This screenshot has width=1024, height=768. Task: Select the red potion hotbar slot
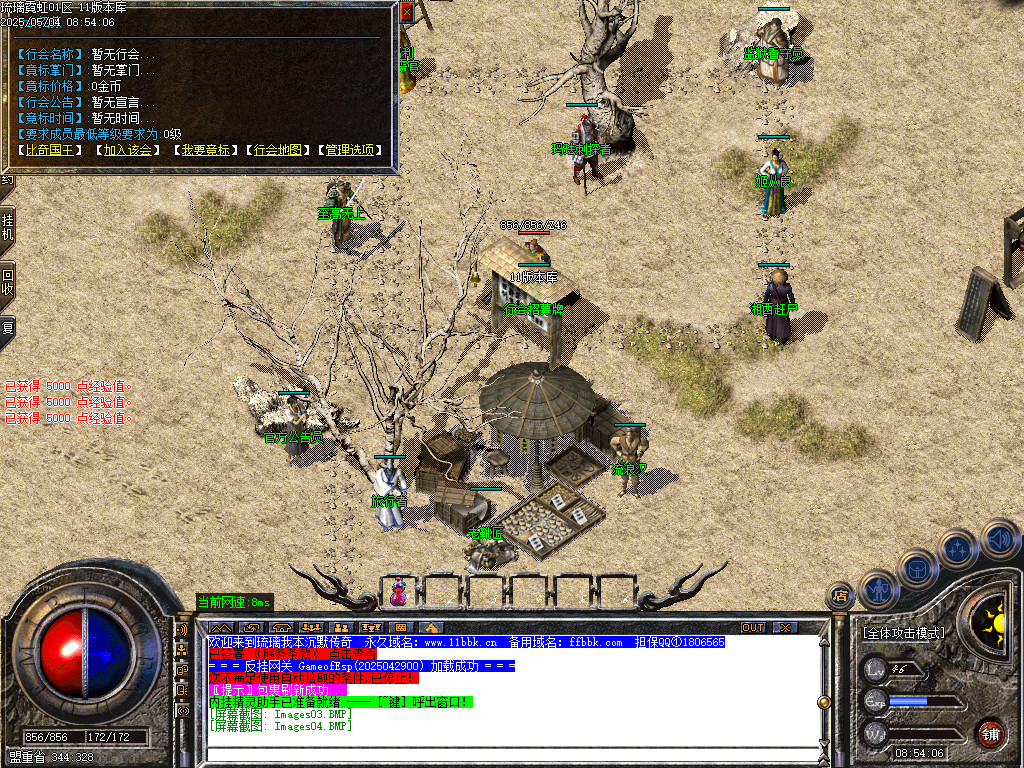click(399, 591)
